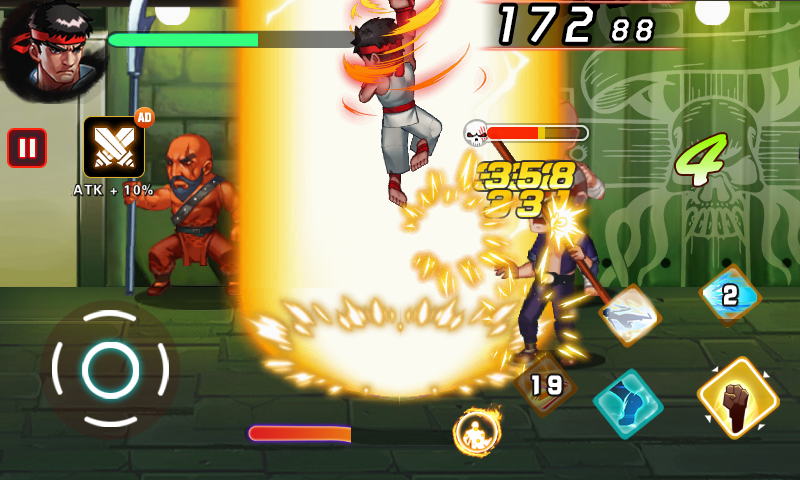This screenshot has height=480, width=800.
Task: Tap the virtual joystick center
Action: tap(110, 368)
